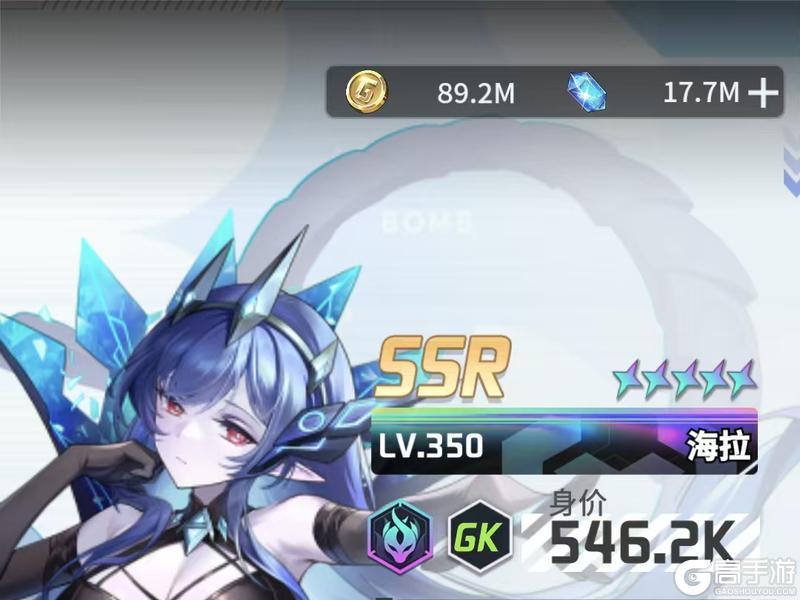Tap the plus button to add gems

click(x=763, y=93)
